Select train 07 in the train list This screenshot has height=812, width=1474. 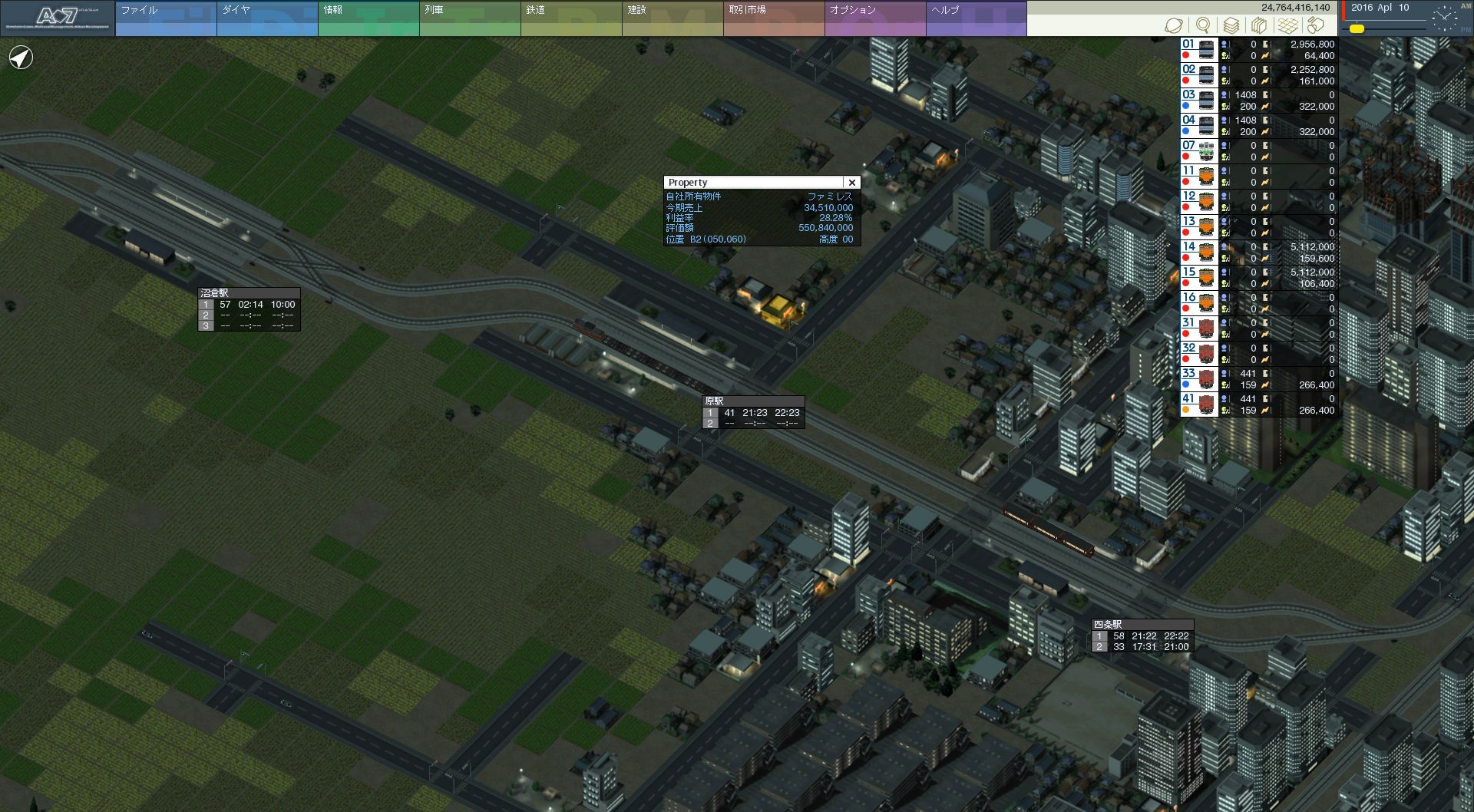pyautogui.click(x=1198, y=151)
